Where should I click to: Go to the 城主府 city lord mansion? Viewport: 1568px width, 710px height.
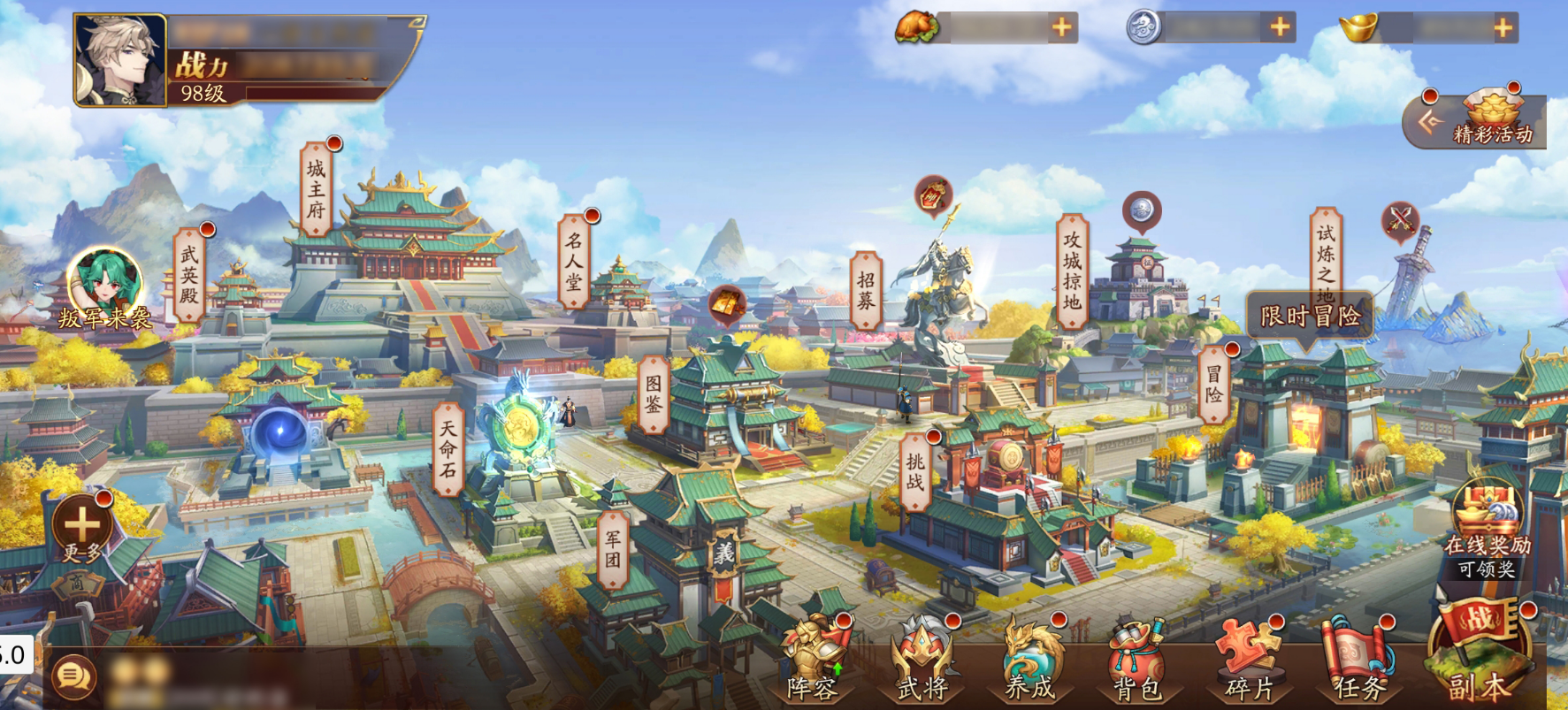[316, 188]
